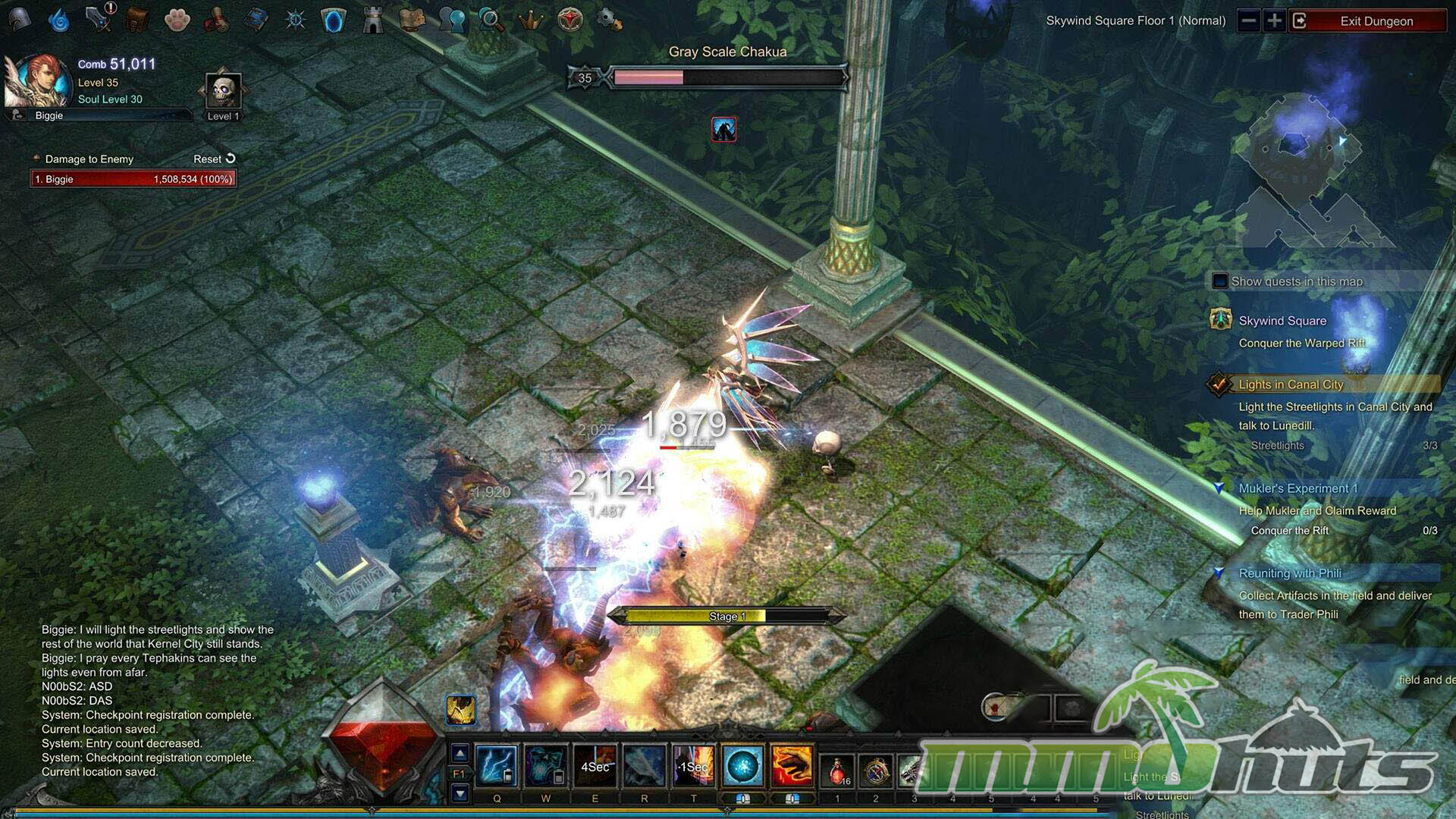Open the blue portal shield icon
This screenshot has width=1456, height=819.
click(333, 20)
